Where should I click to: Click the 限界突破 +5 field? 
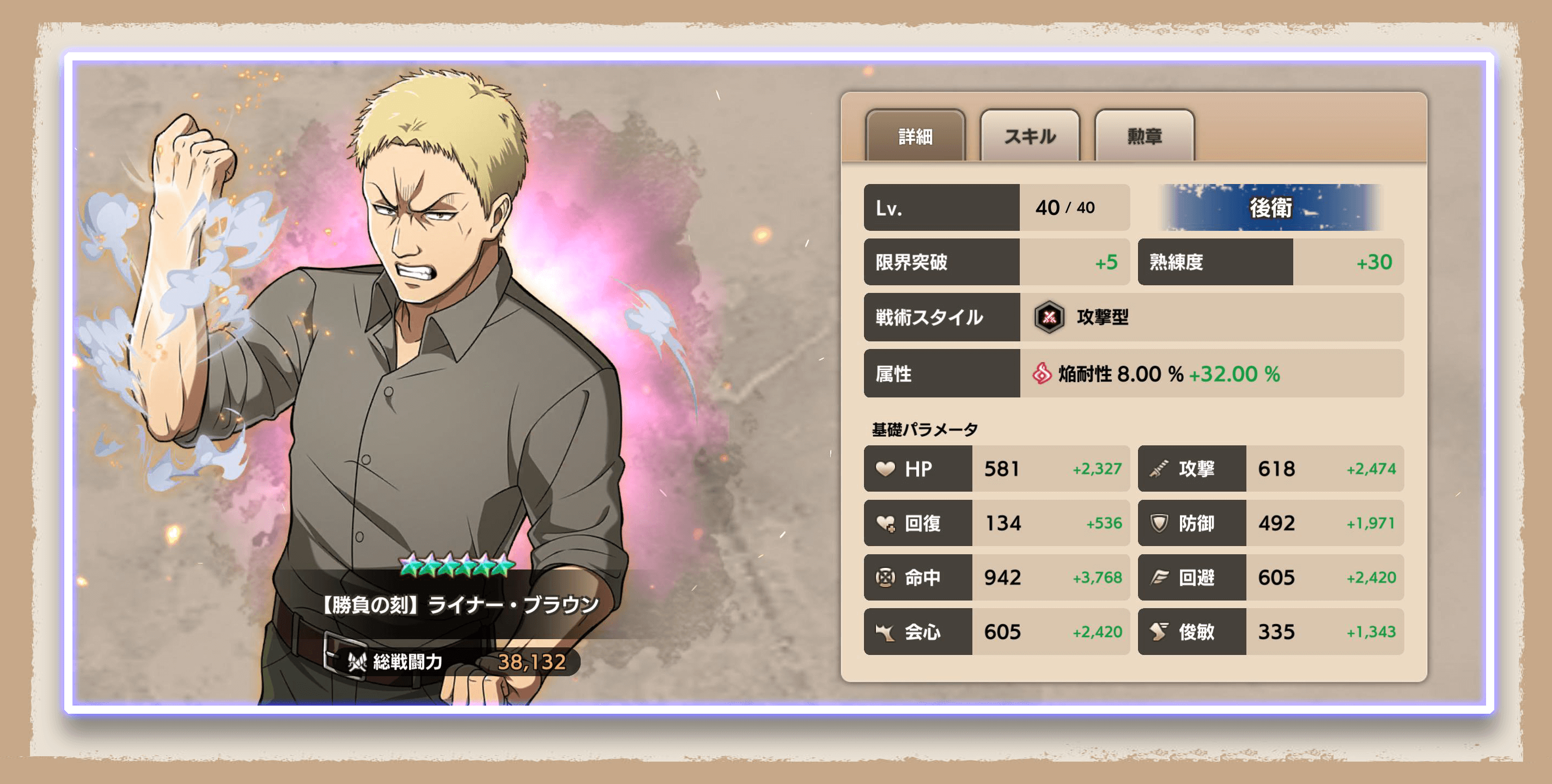997,262
